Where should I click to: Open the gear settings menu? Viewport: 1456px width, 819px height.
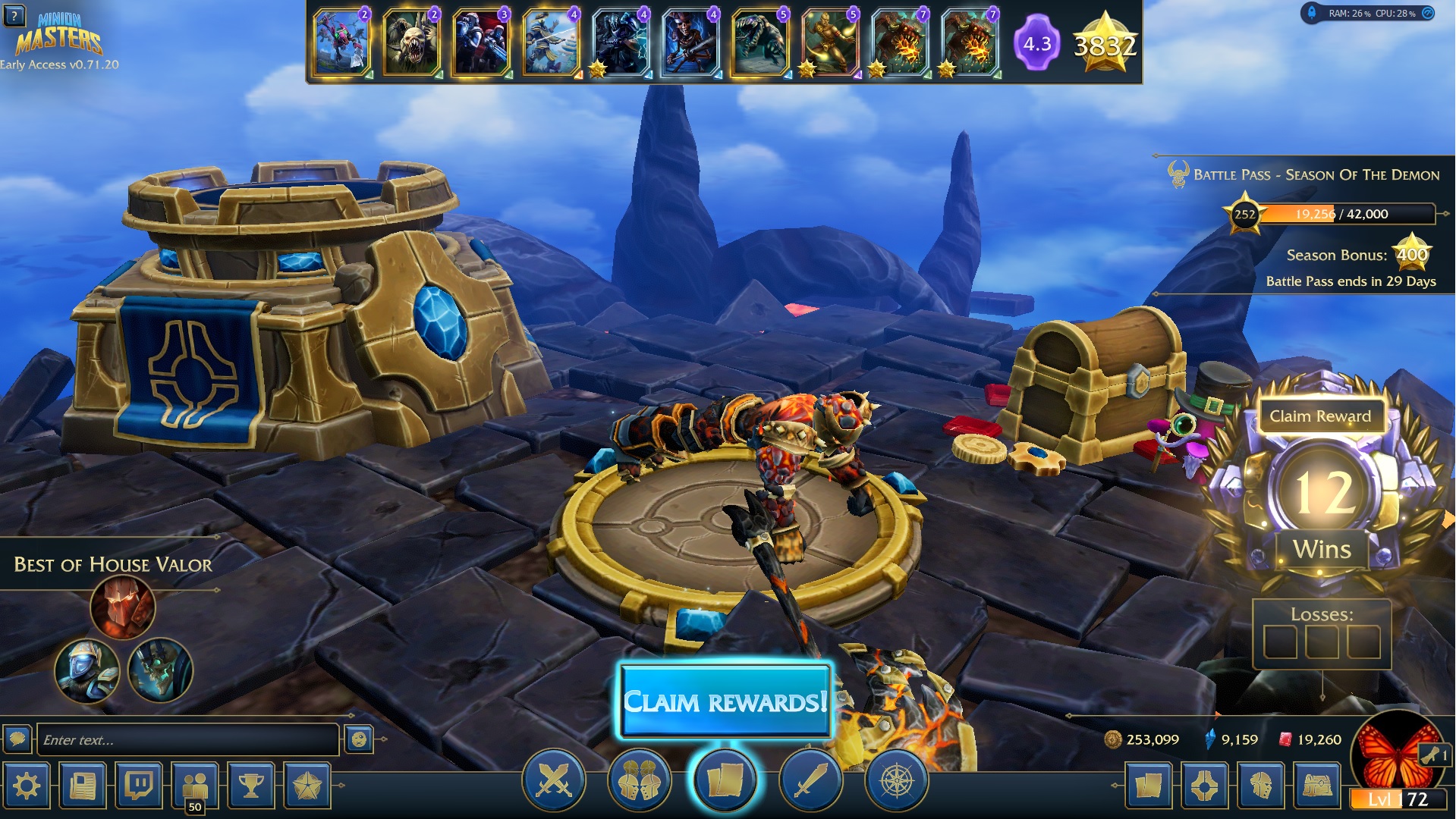27,786
